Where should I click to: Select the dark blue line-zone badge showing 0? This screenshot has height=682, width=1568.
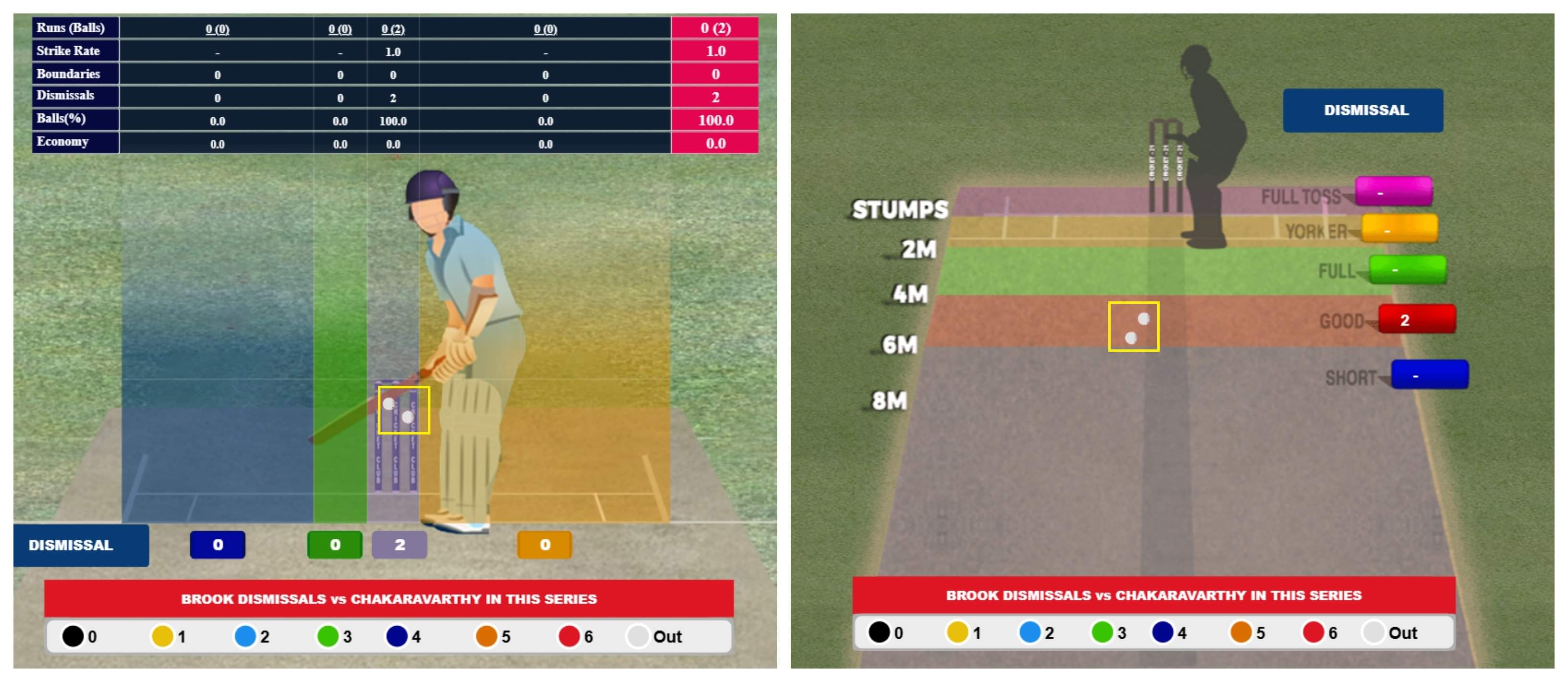(x=217, y=545)
